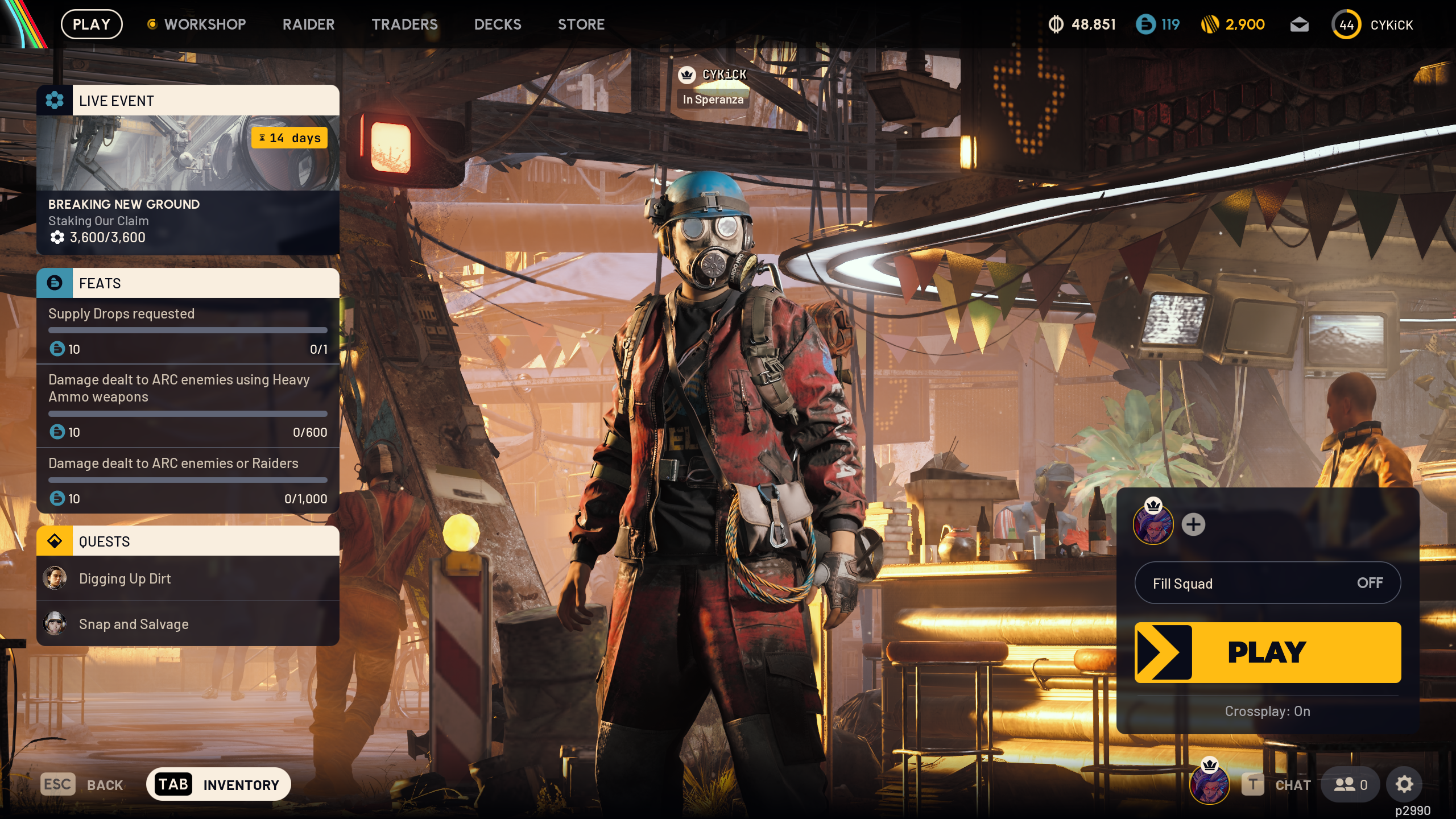The width and height of the screenshot is (1456, 819).
Task: Open CYKiCK player profile level badge
Action: (x=1346, y=24)
